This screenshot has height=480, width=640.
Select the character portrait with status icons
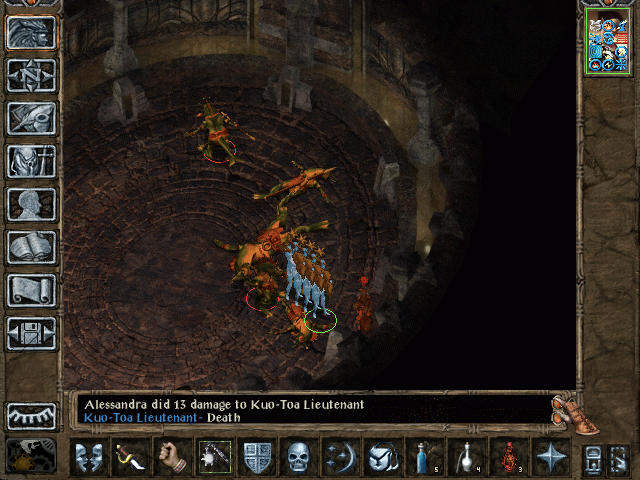point(607,44)
